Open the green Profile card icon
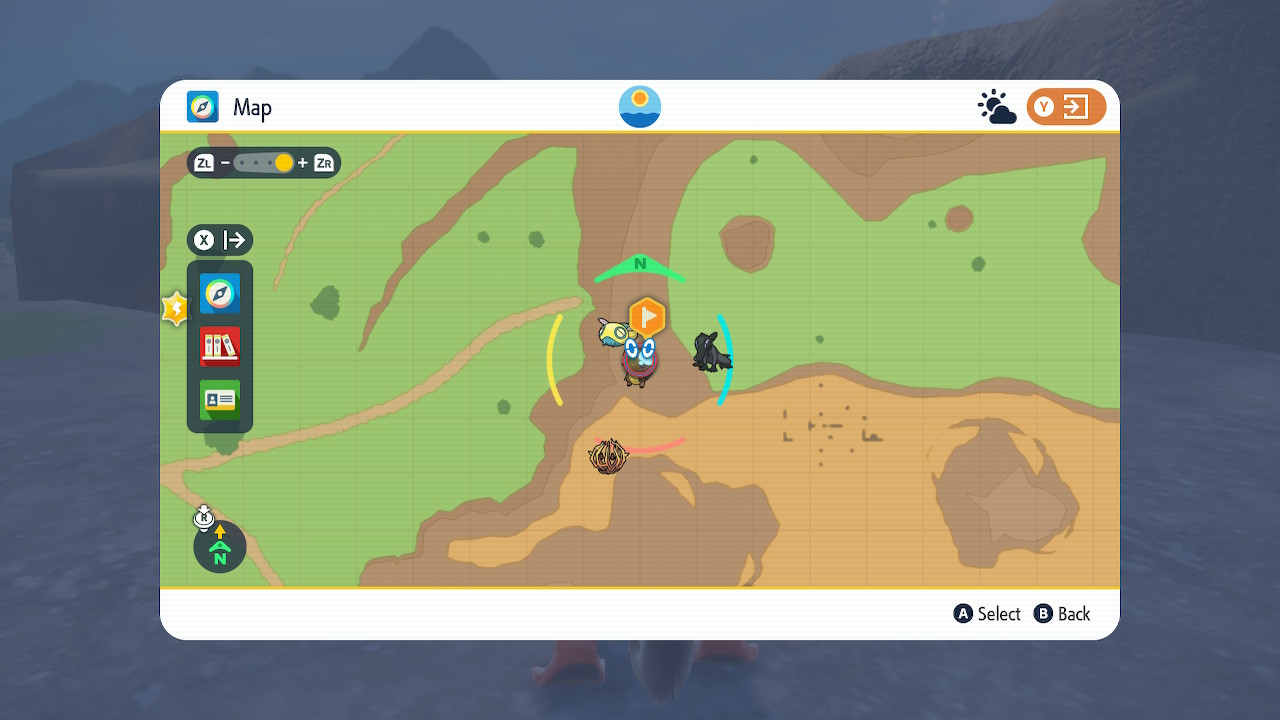The width and height of the screenshot is (1280, 720). pos(219,398)
